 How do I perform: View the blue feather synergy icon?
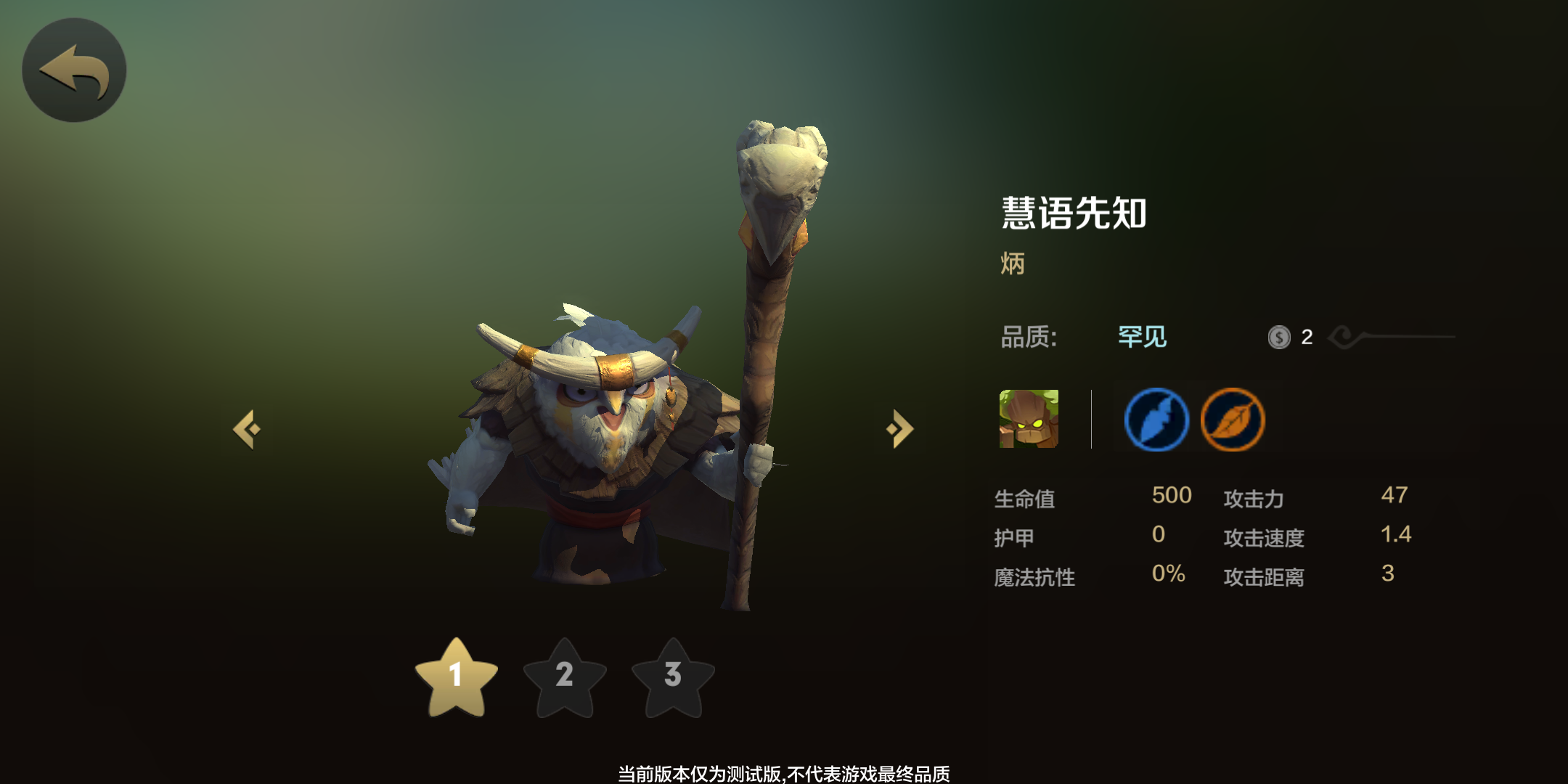tap(1156, 420)
